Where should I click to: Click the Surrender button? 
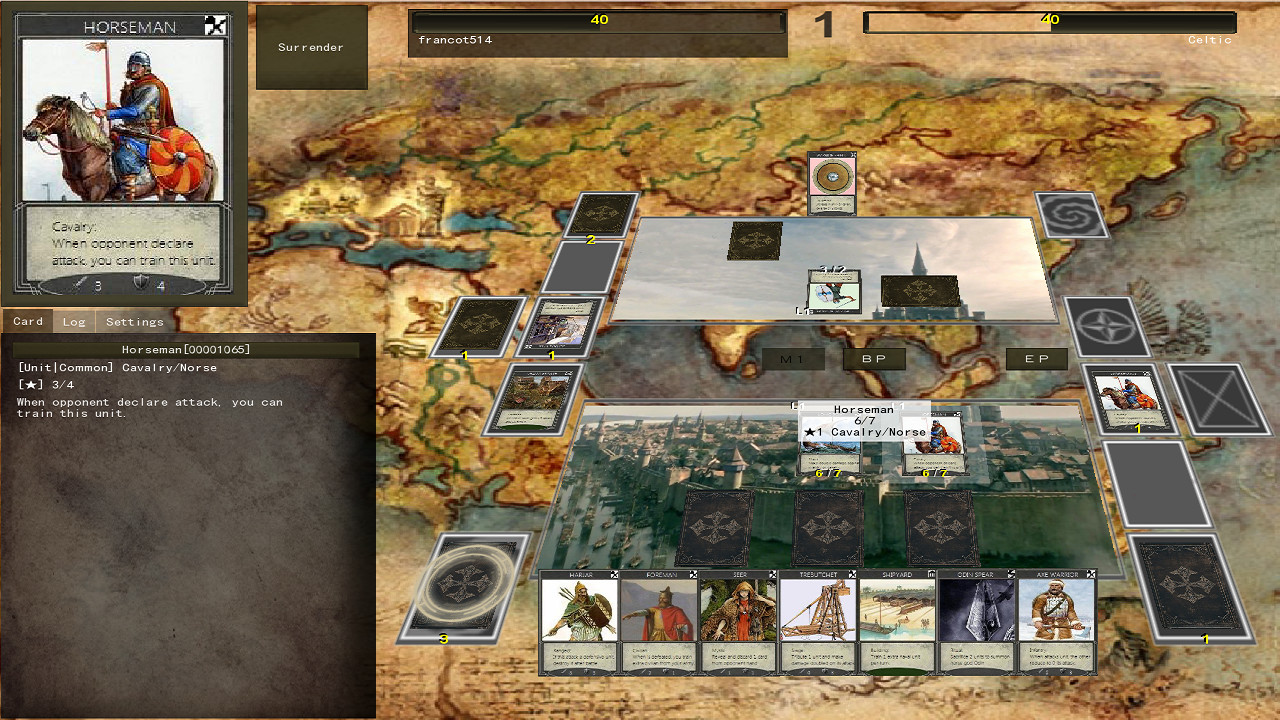[311, 46]
